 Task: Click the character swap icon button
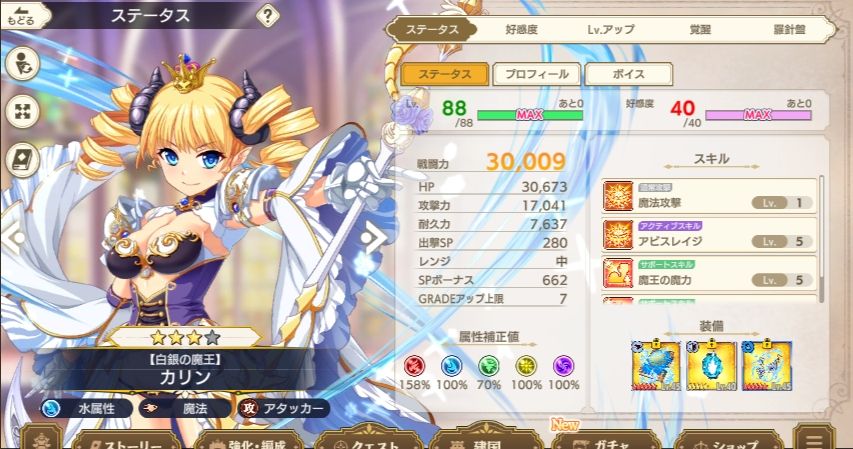pos(22,65)
